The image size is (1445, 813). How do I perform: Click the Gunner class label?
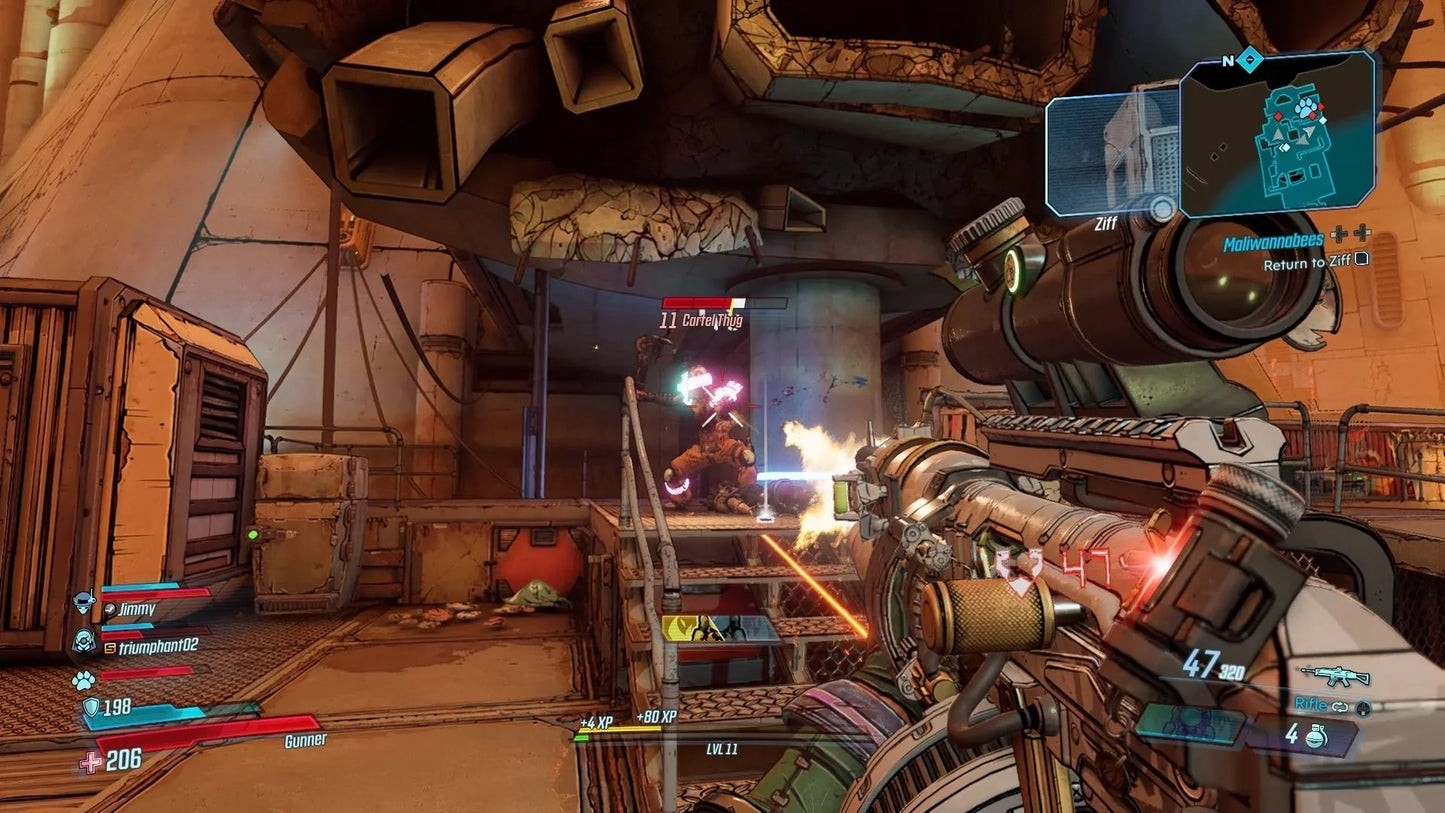pyautogui.click(x=305, y=741)
